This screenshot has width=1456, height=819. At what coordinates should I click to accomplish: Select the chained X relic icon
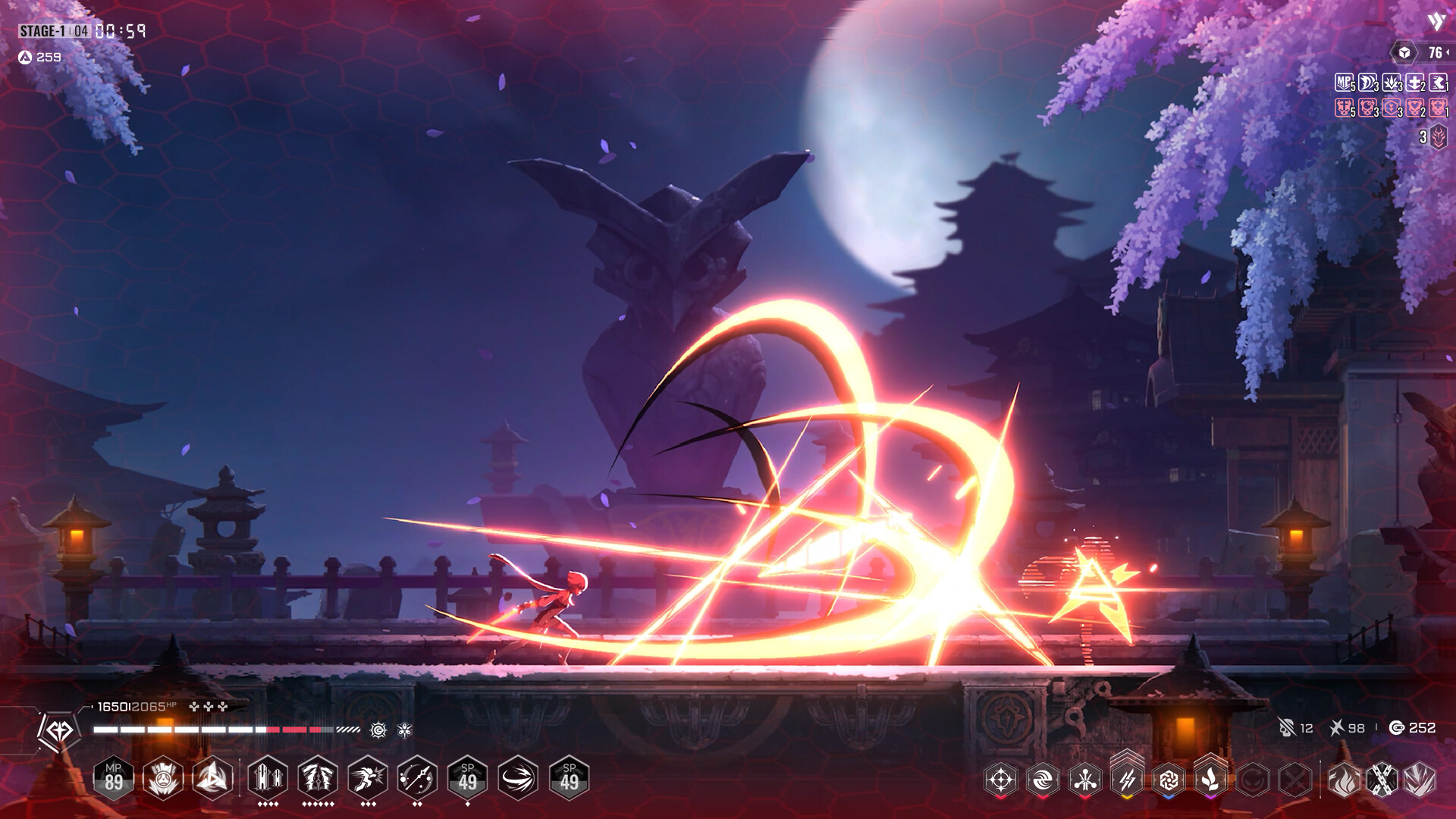pos(1382,781)
